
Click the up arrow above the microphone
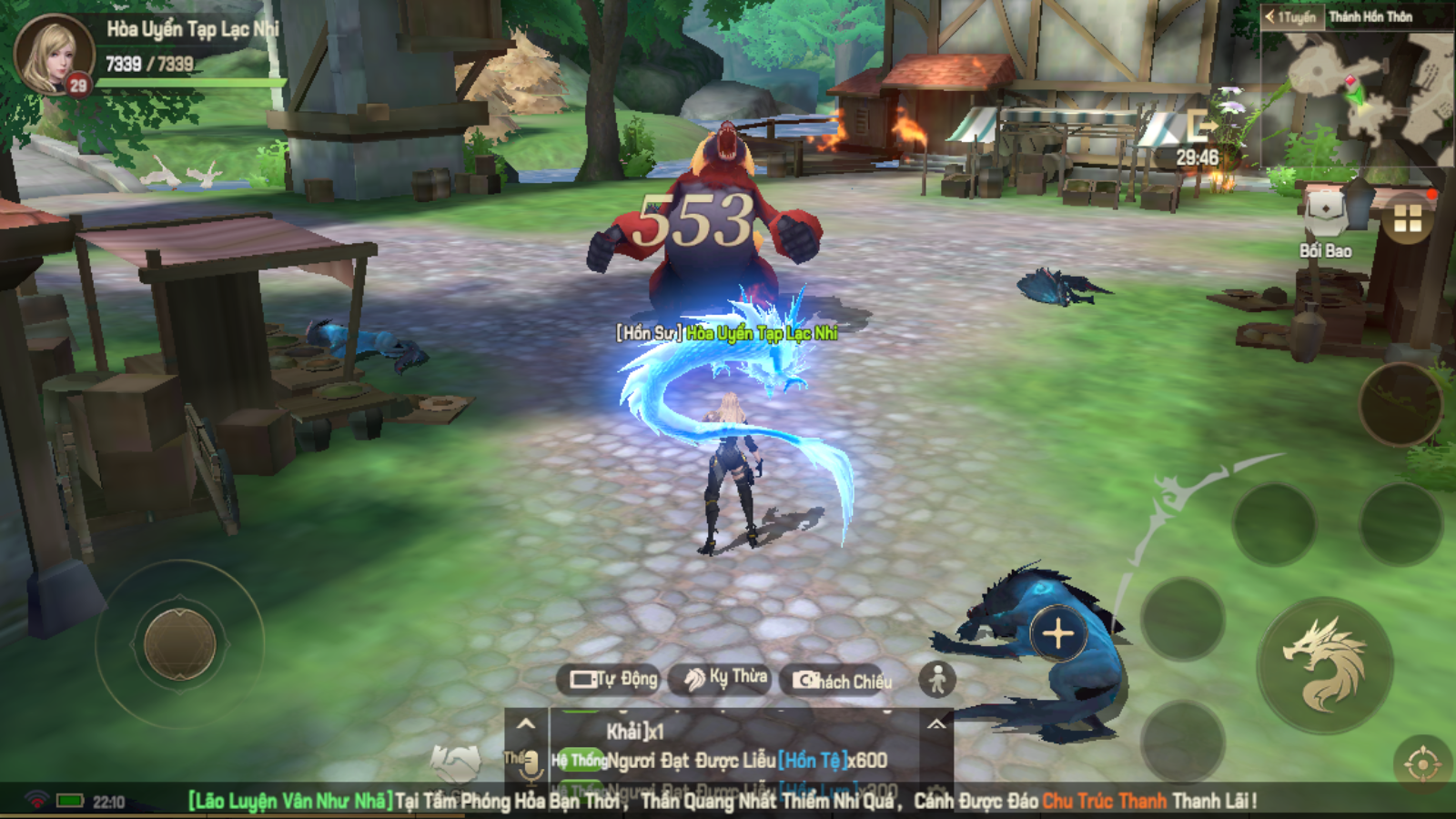tap(526, 724)
